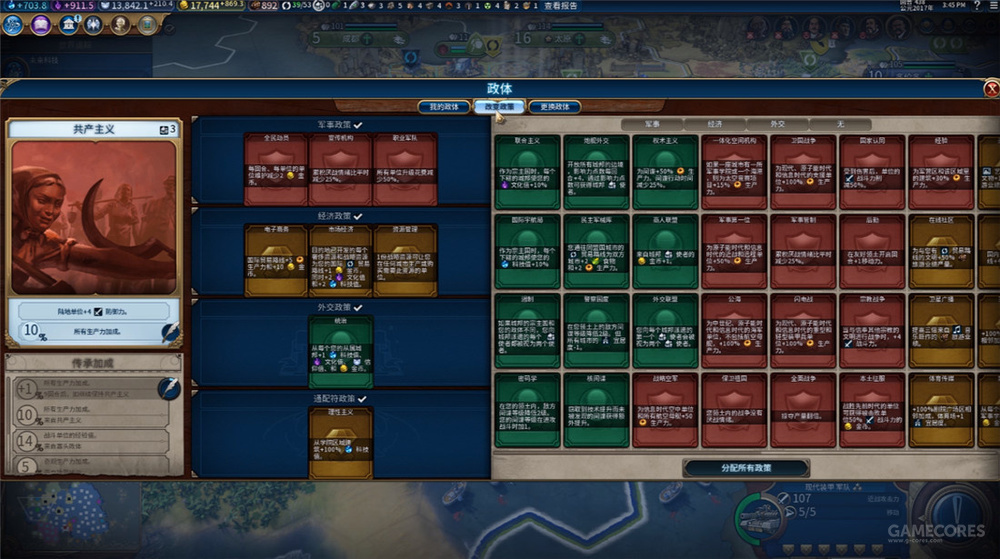Close the government (政体) window

(x=991, y=88)
